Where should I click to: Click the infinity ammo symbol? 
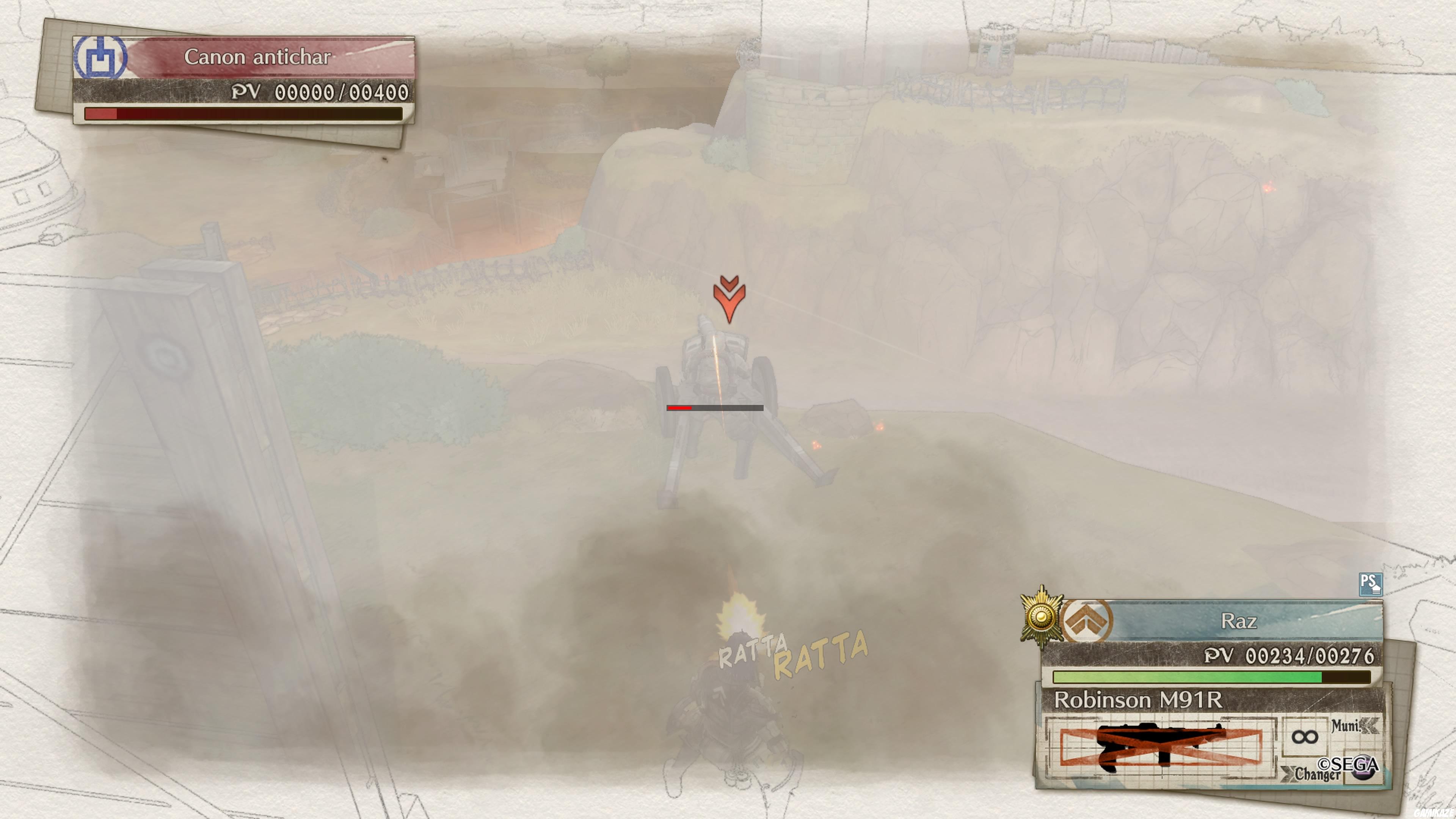click(x=1305, y=737)
